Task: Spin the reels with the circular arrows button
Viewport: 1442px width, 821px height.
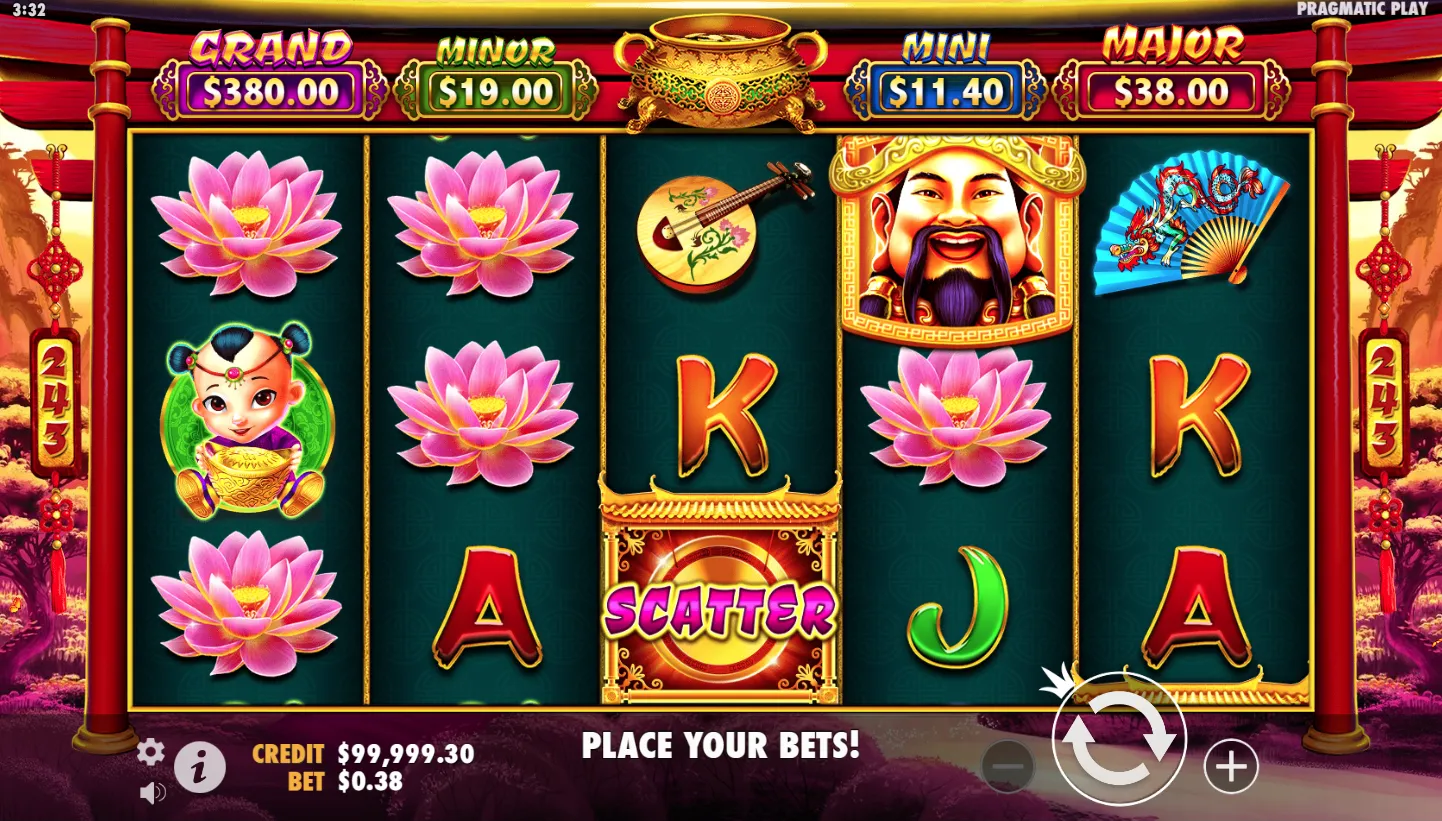Action: 1118,740
